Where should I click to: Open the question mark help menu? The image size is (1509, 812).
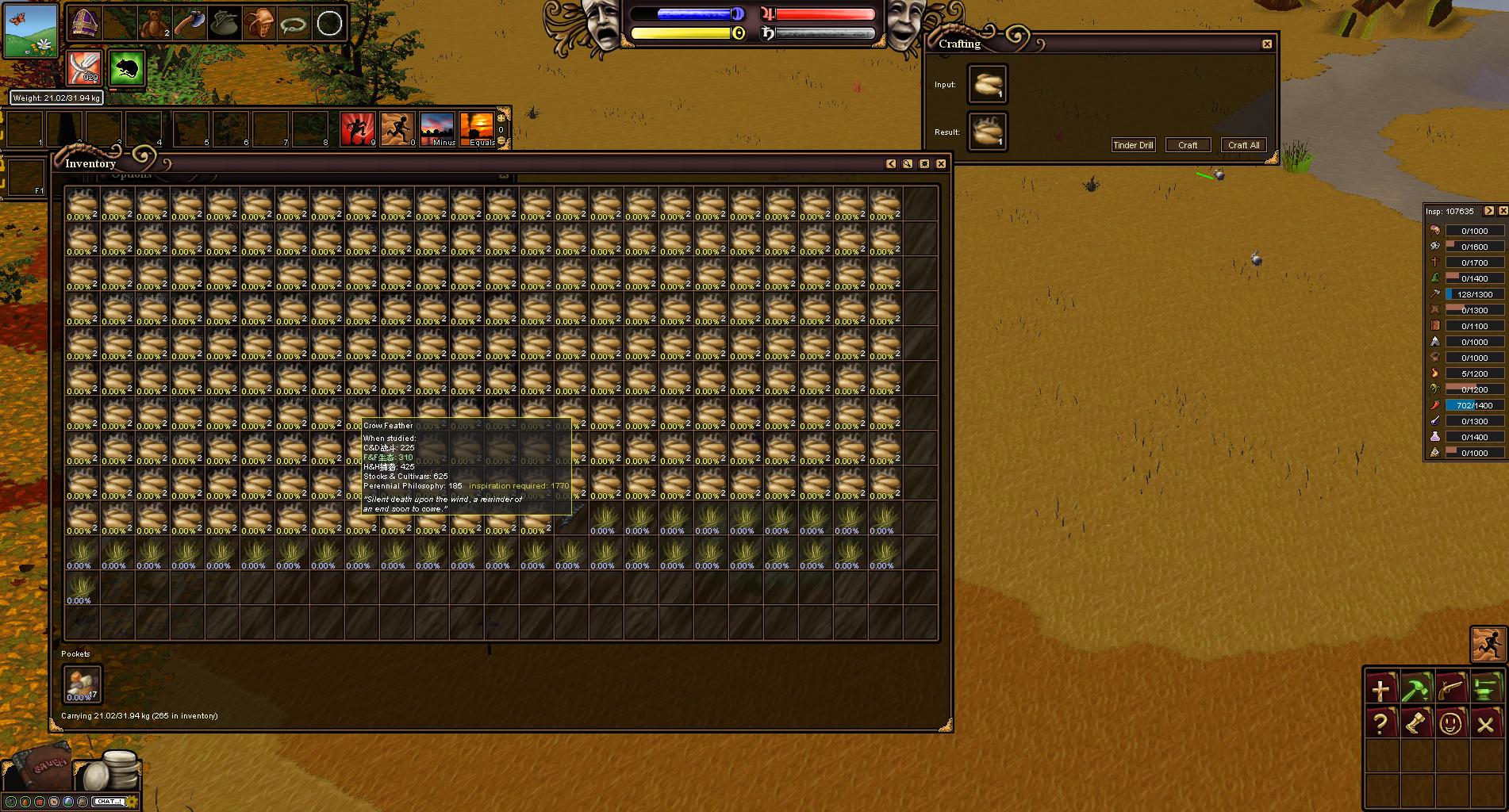(1380, 723)
